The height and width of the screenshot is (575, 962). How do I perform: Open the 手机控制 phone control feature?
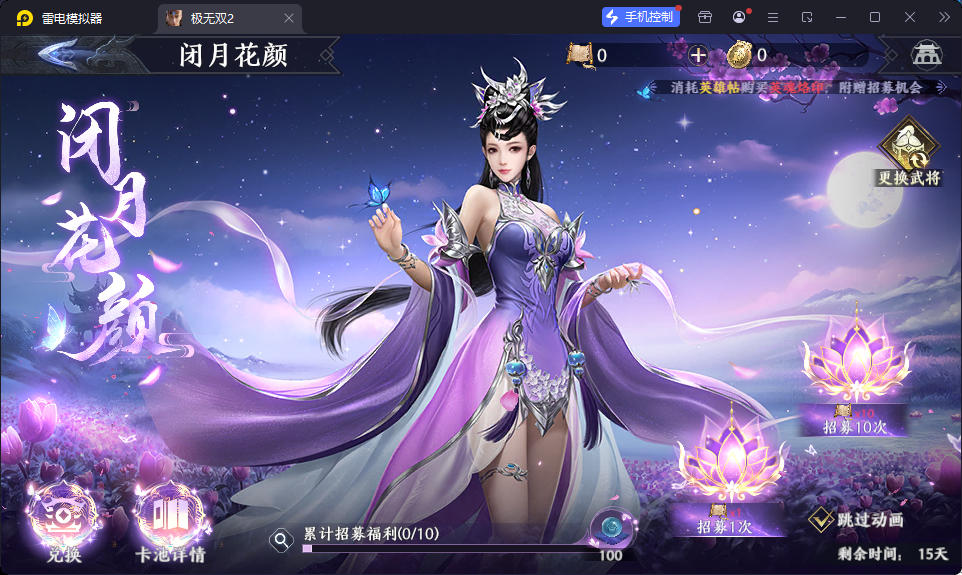click(x=641, y=17)
